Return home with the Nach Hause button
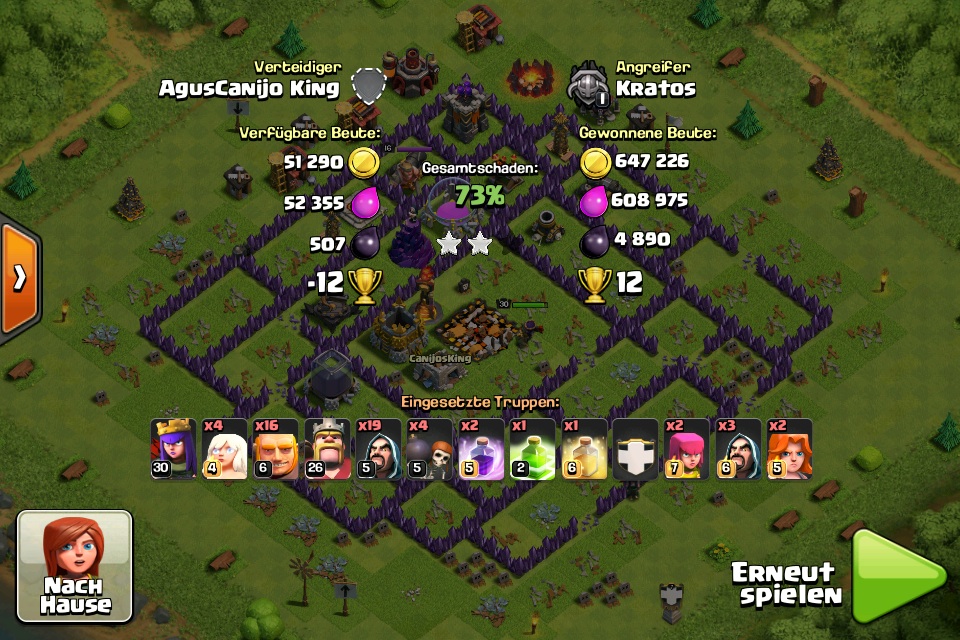Screen dimensions: 960x640 pyautogui.click(x=74, y=566)
